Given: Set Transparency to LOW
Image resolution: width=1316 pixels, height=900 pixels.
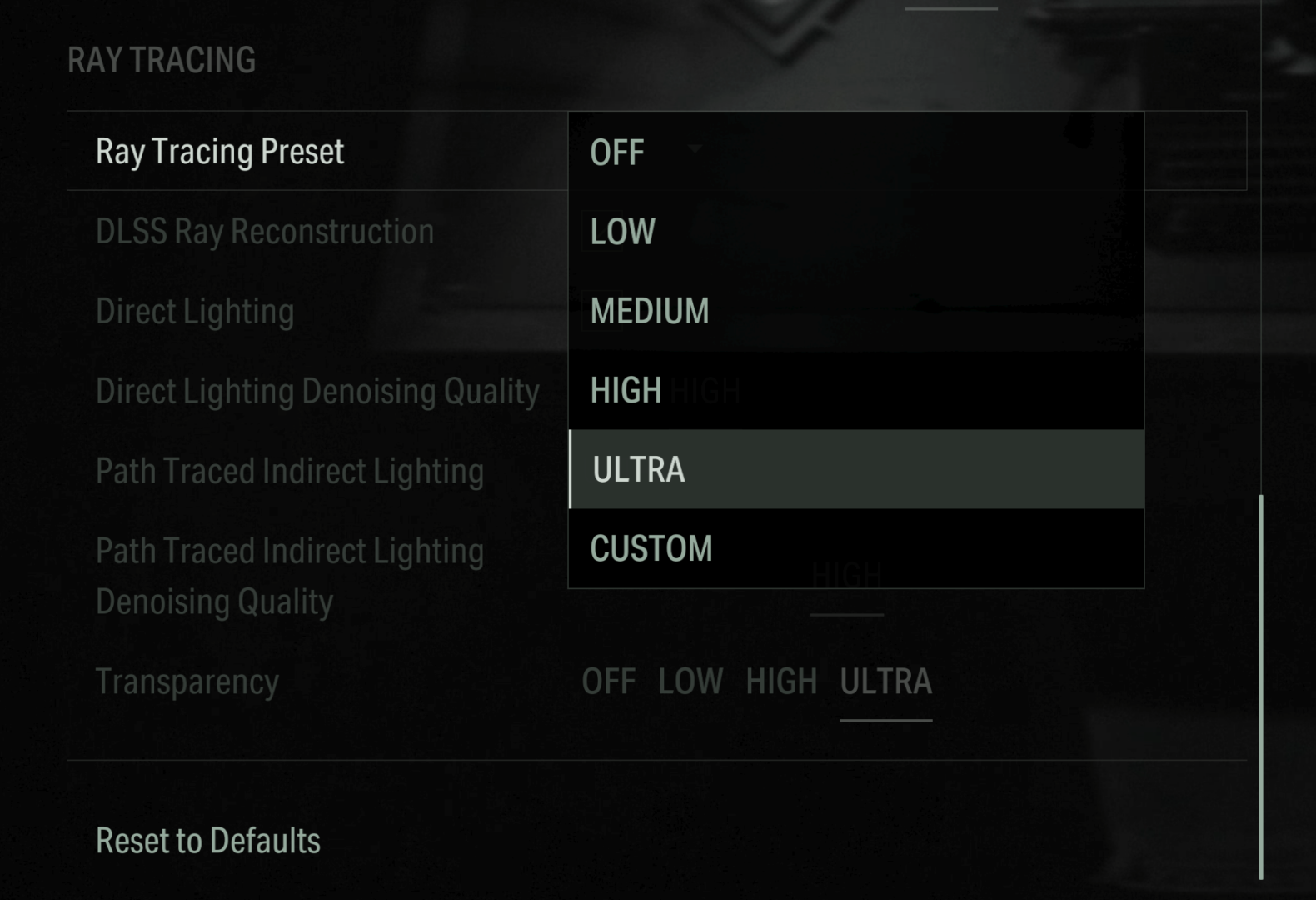Looking at the screenshot, I should (x=690, y=682).
